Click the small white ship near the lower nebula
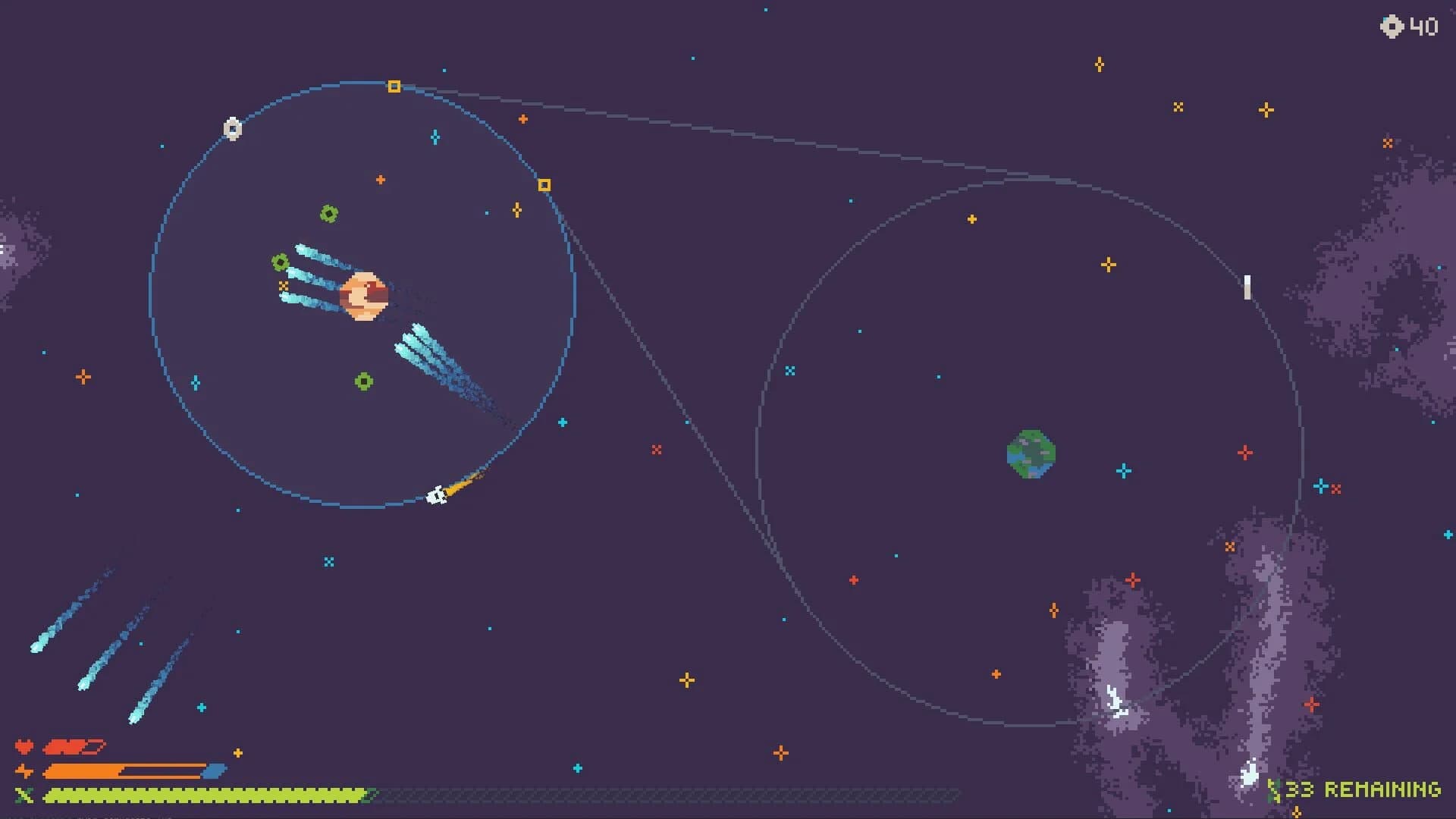Image resolution: width=1456 pixels, height=819 pixels. pyautogui.click(x=1249, y=775)
